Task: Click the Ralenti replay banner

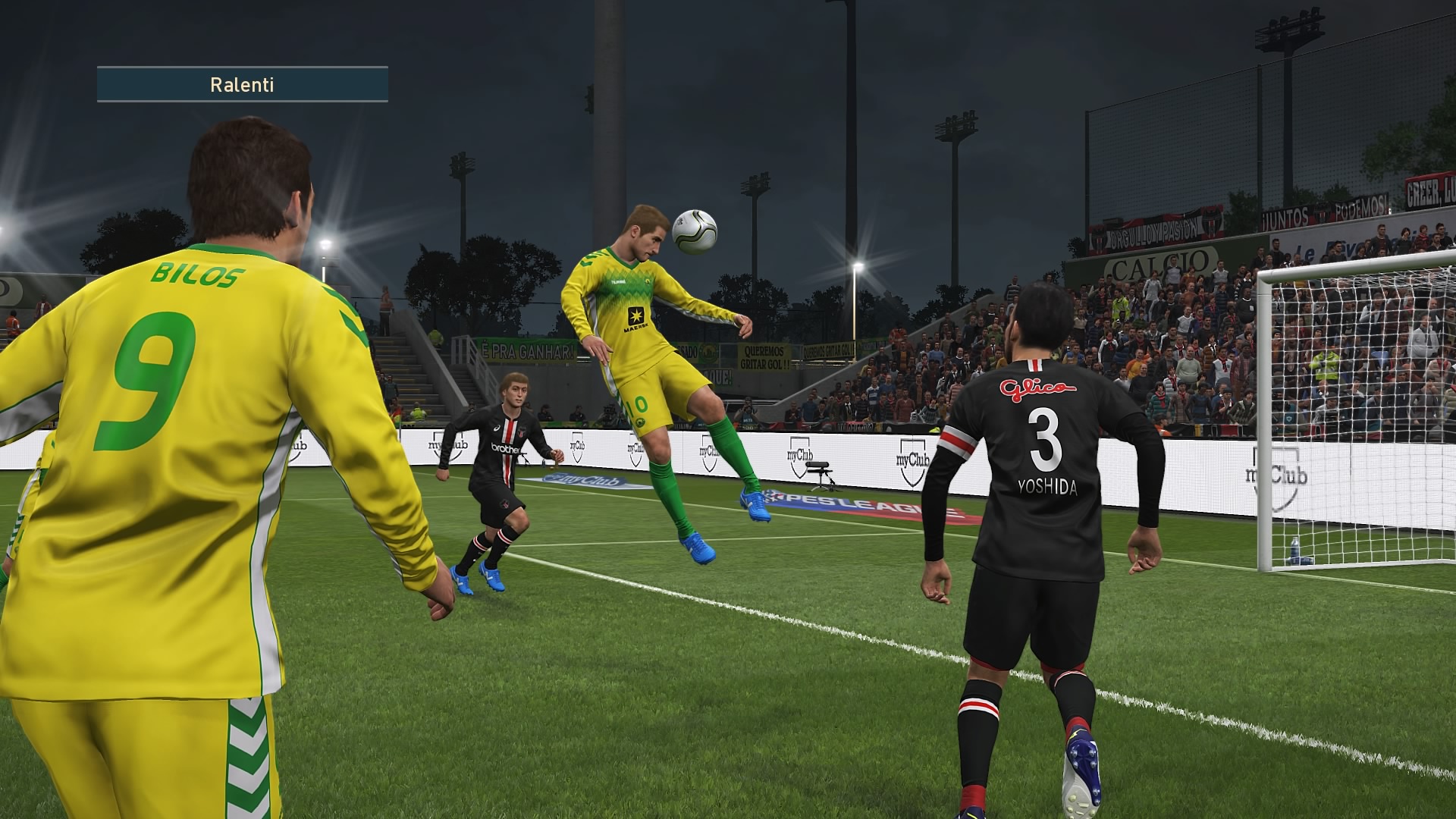Action: 242,84
